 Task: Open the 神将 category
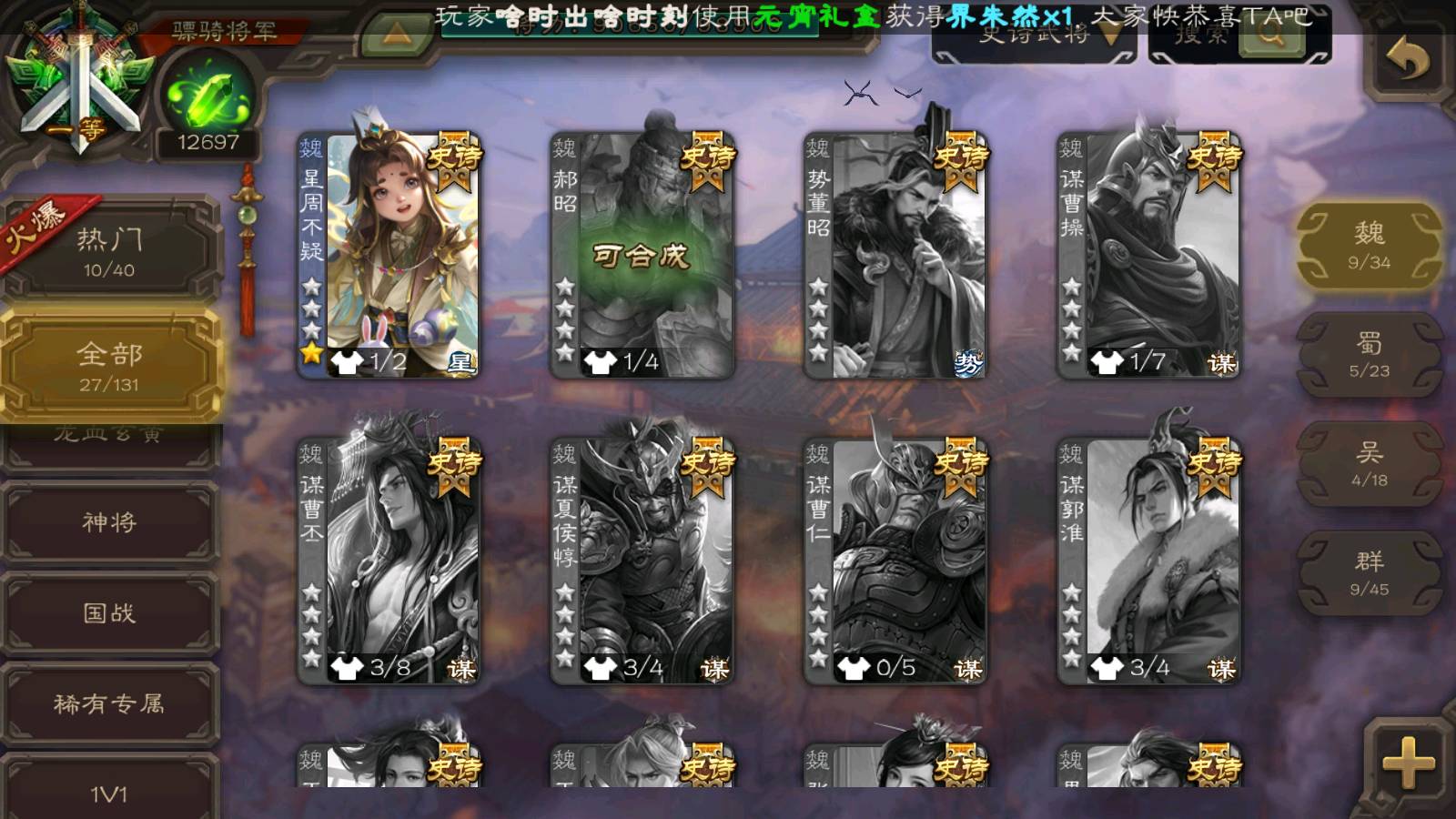tap(109, 522)
